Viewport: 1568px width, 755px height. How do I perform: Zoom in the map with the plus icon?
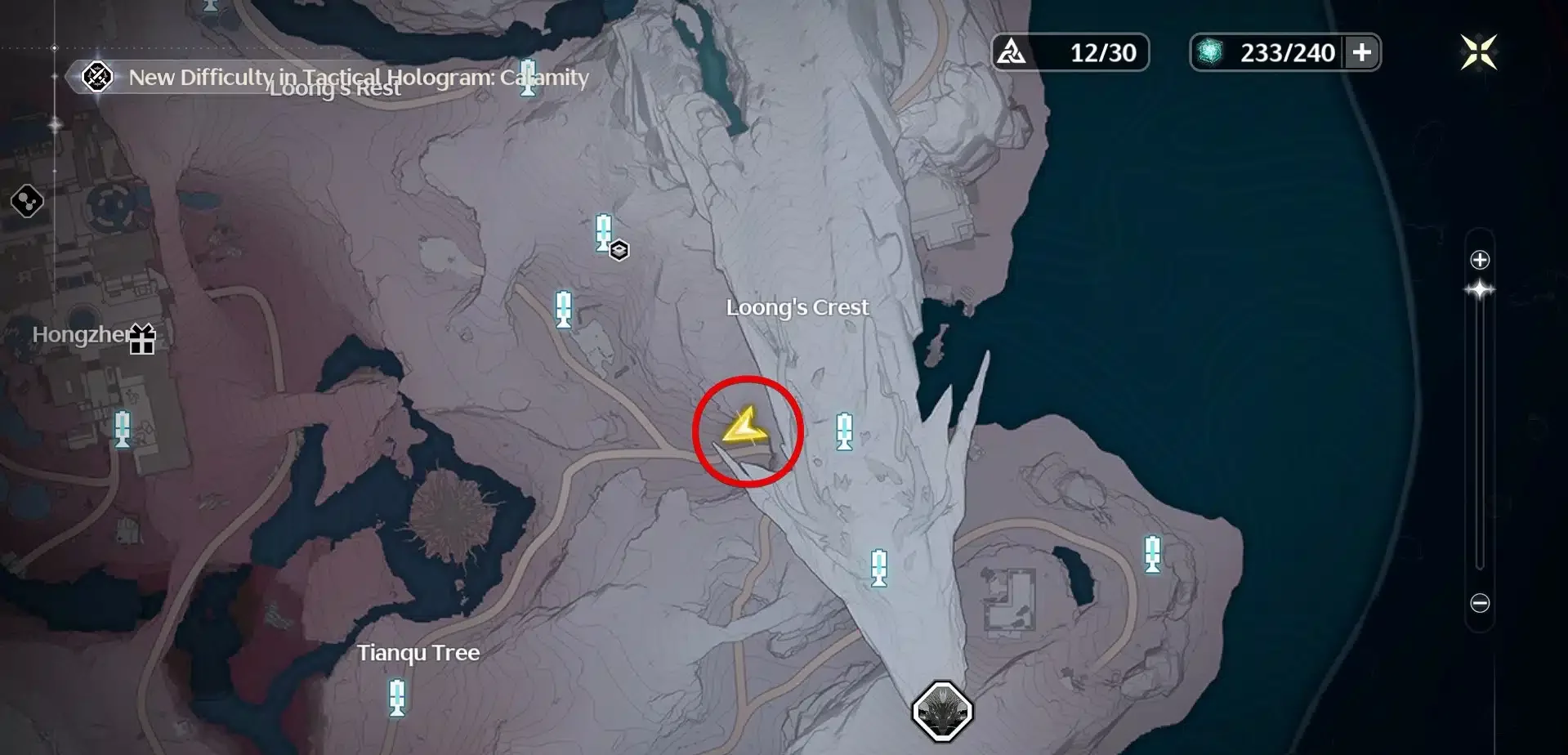click(x=1480, y=261)
